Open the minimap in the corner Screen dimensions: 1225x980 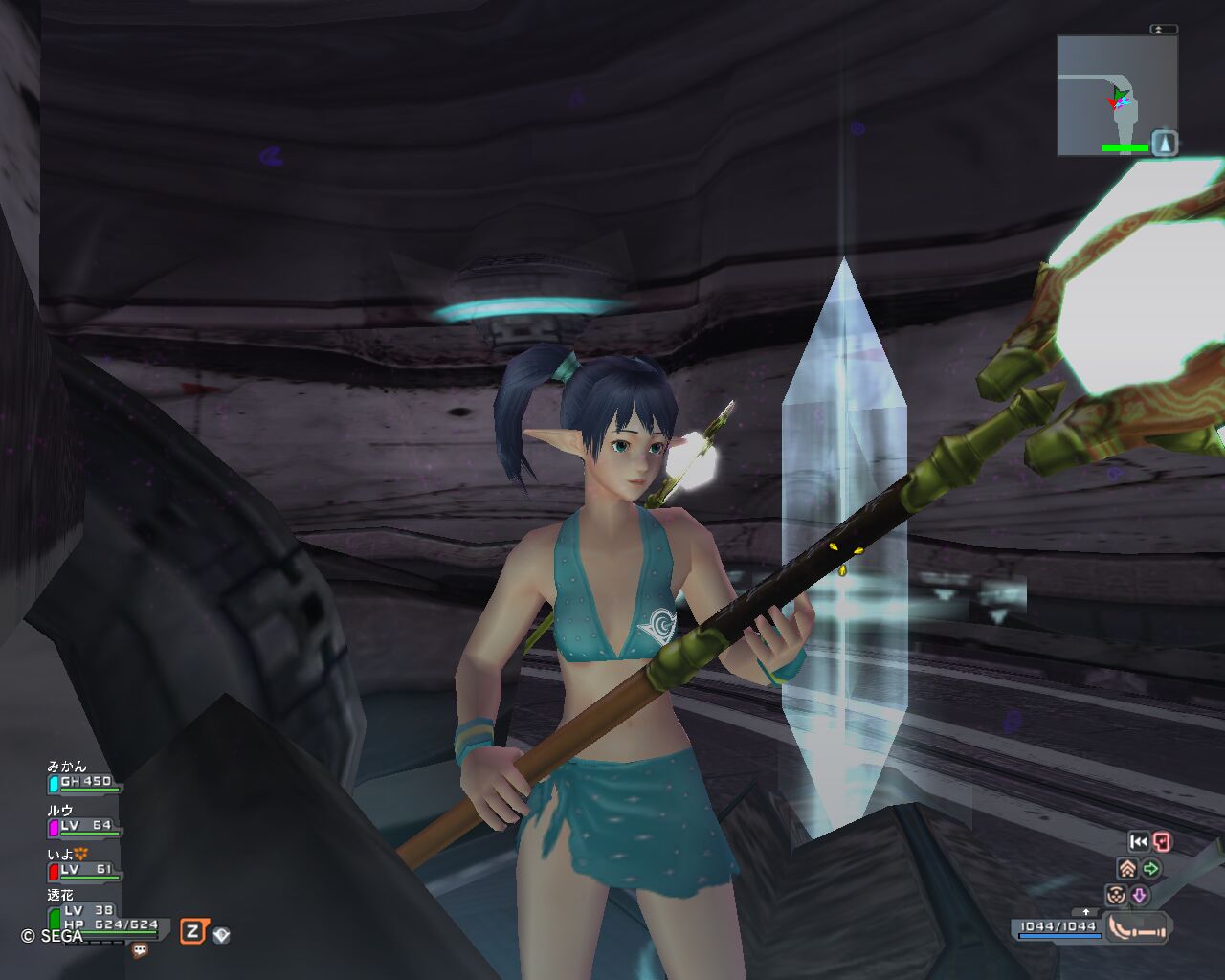1105,96
